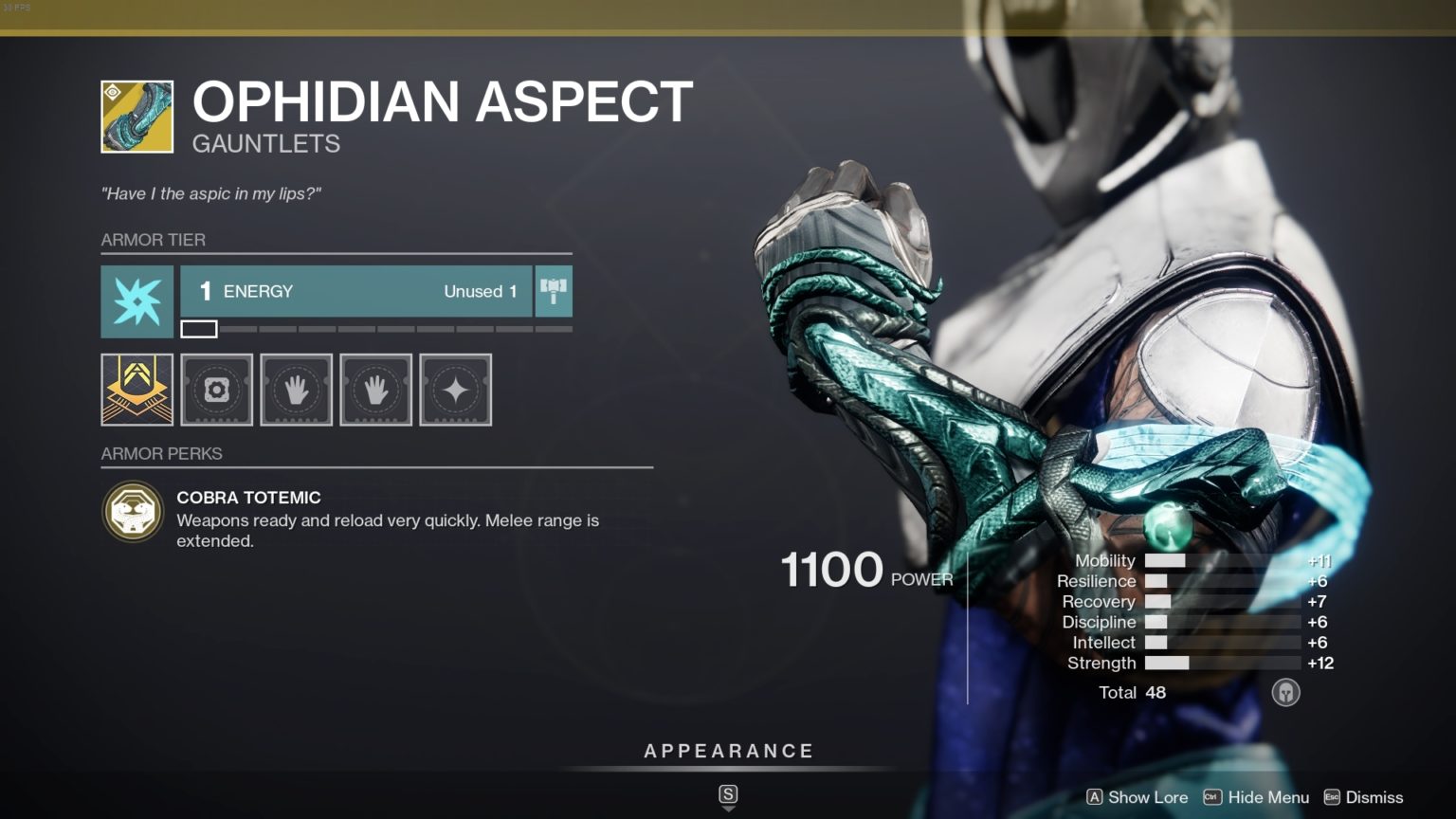Viewport: 1456px width, 819px height.
Task: Open the masterwork hammer icon
Action: pyautogui.click(x=554, y=291)
